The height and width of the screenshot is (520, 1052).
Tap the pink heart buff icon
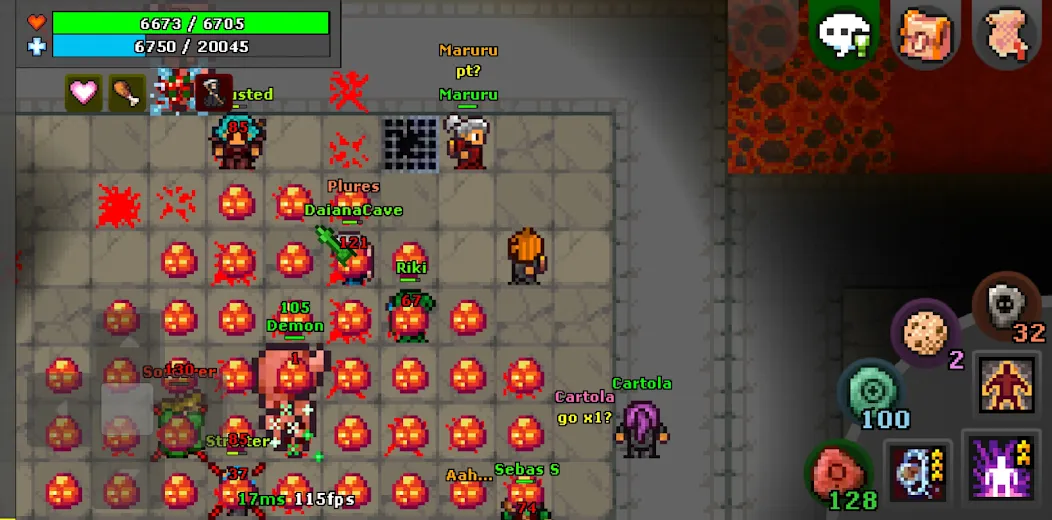84,92
